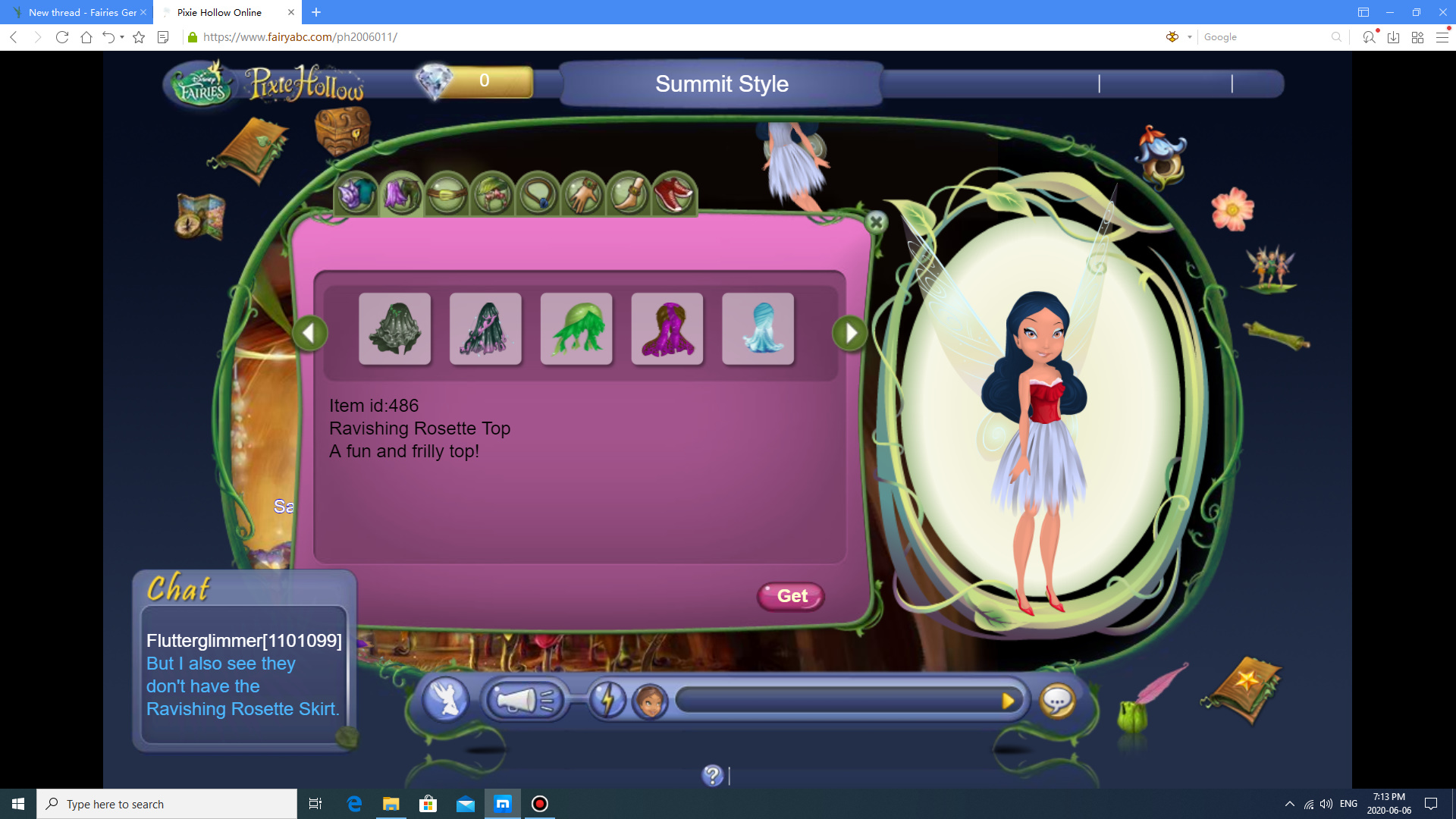Show the previous clothing items
This screenshot has height=819, width=1456.
[x=309, y=333]
